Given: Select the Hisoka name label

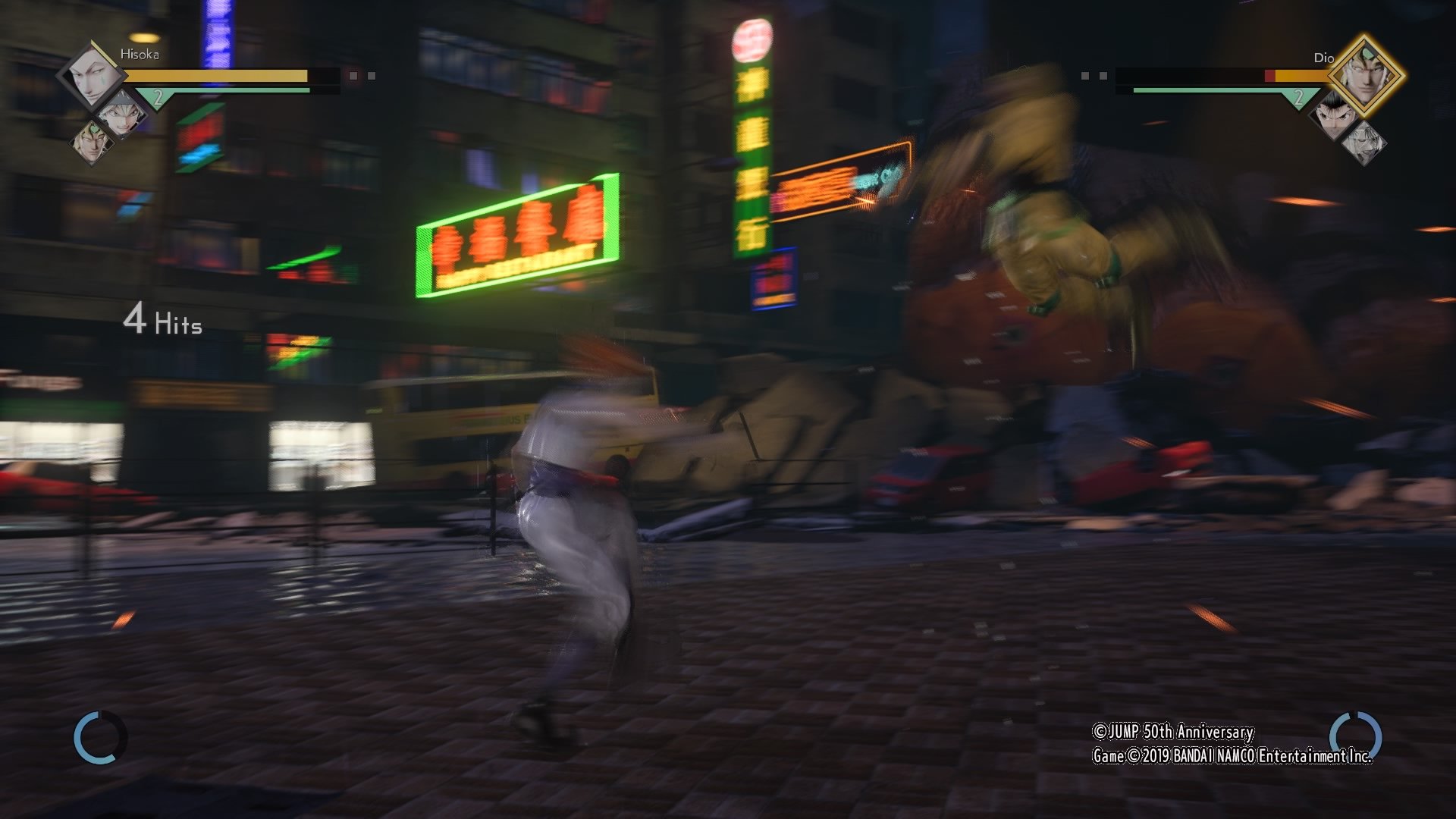Looking at the screenshot, I should pyautogui.click(x=140, y=55).
